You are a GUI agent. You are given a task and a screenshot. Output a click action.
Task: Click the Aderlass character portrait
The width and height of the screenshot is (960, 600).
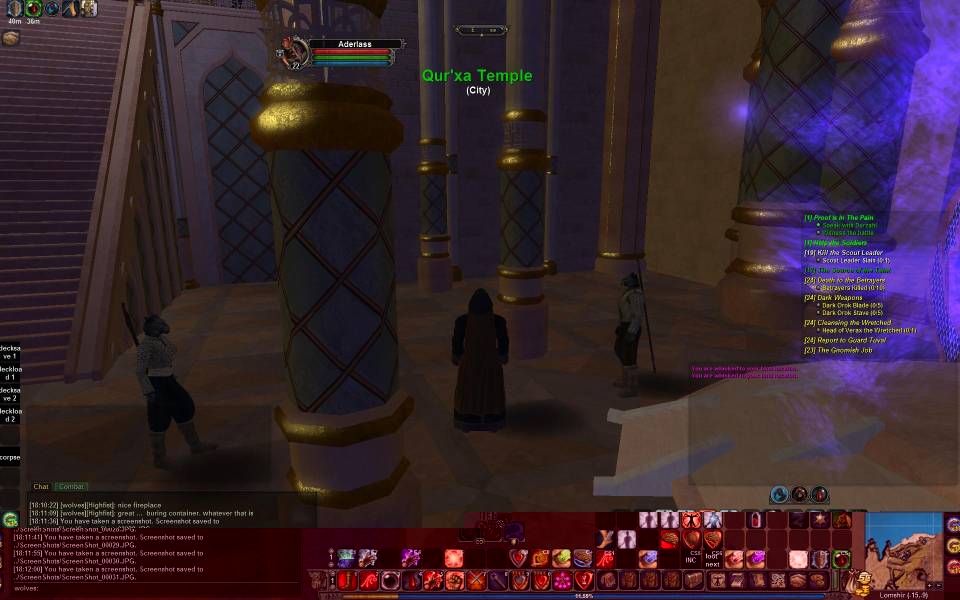click(x=295, y=50)
